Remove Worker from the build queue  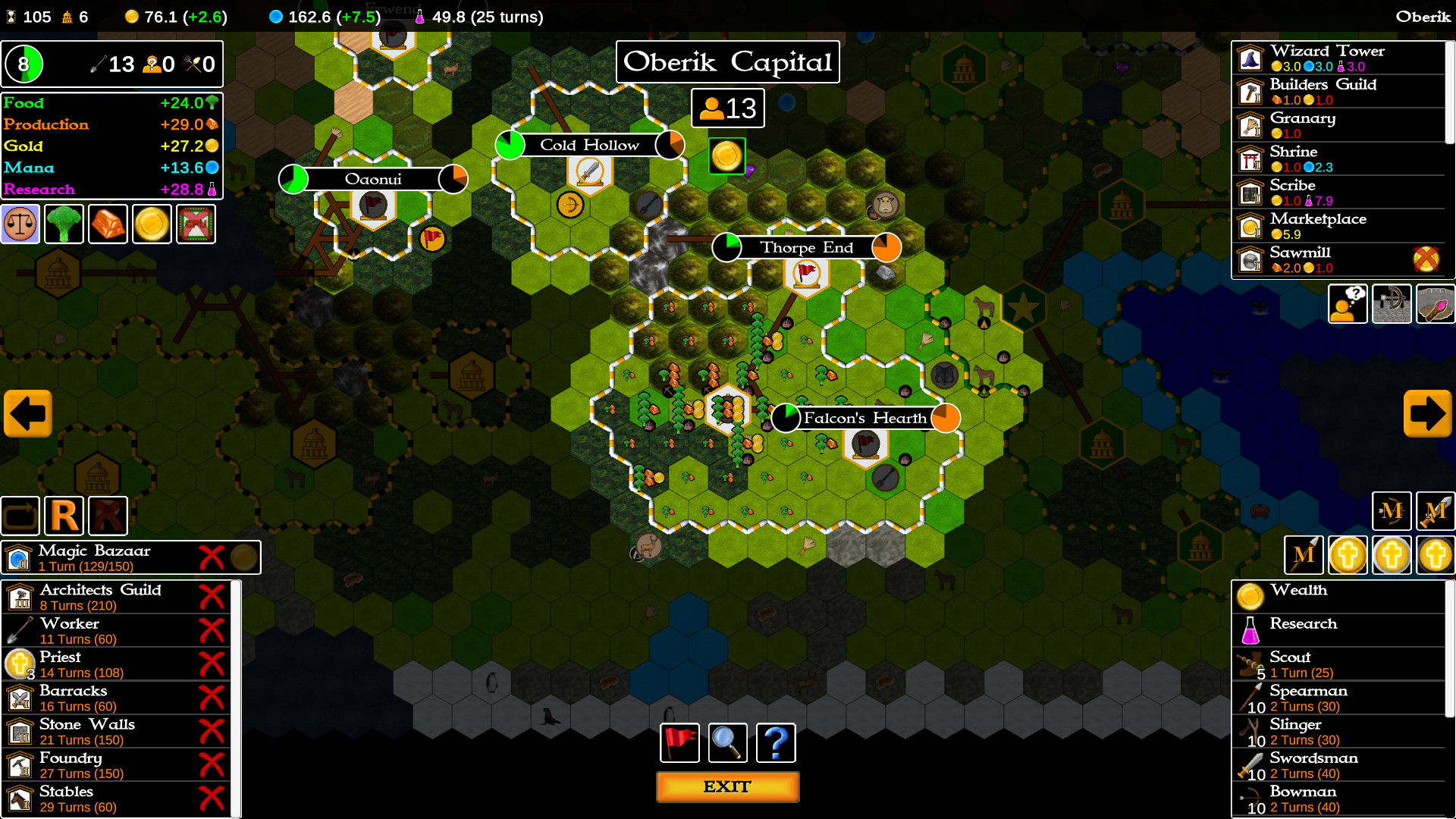212,631
